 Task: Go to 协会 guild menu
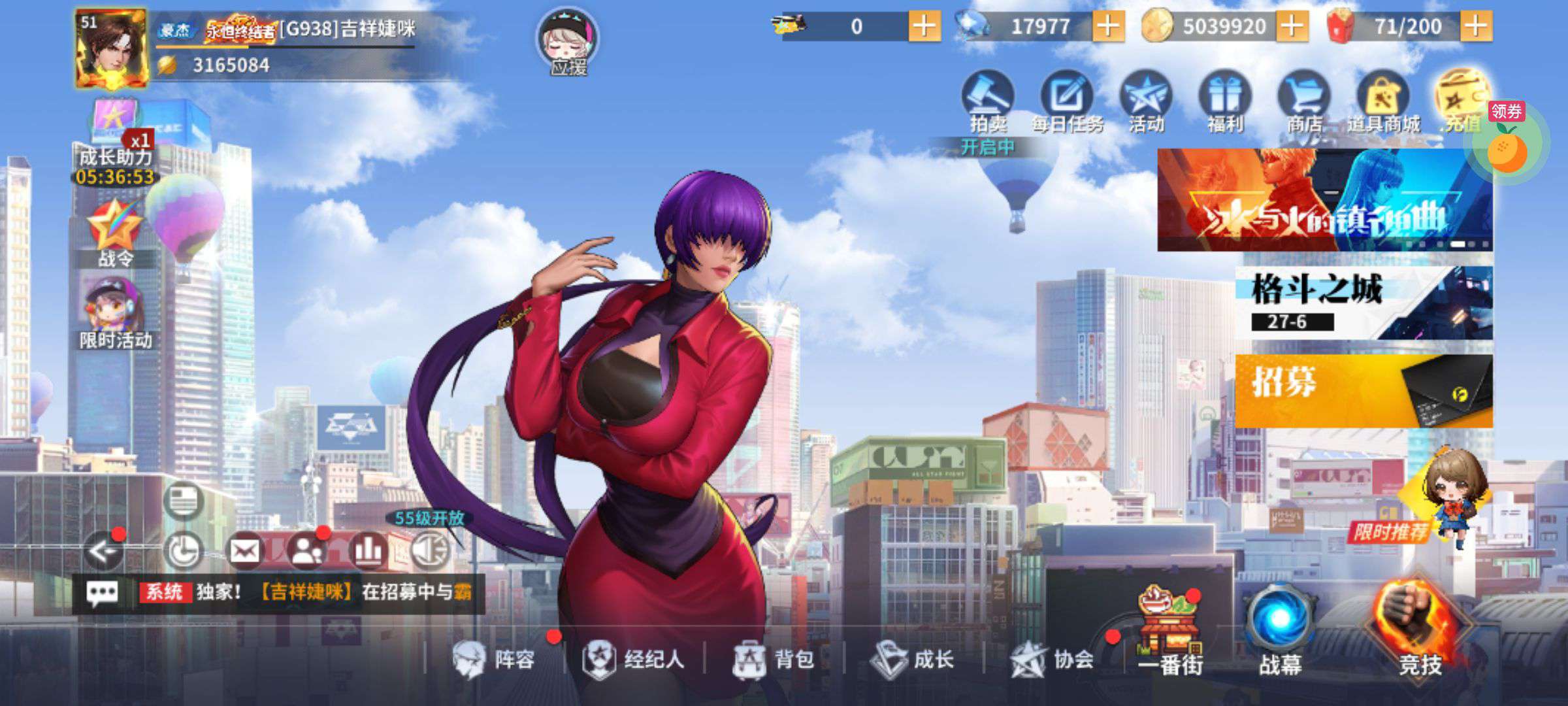[1053, 659]
